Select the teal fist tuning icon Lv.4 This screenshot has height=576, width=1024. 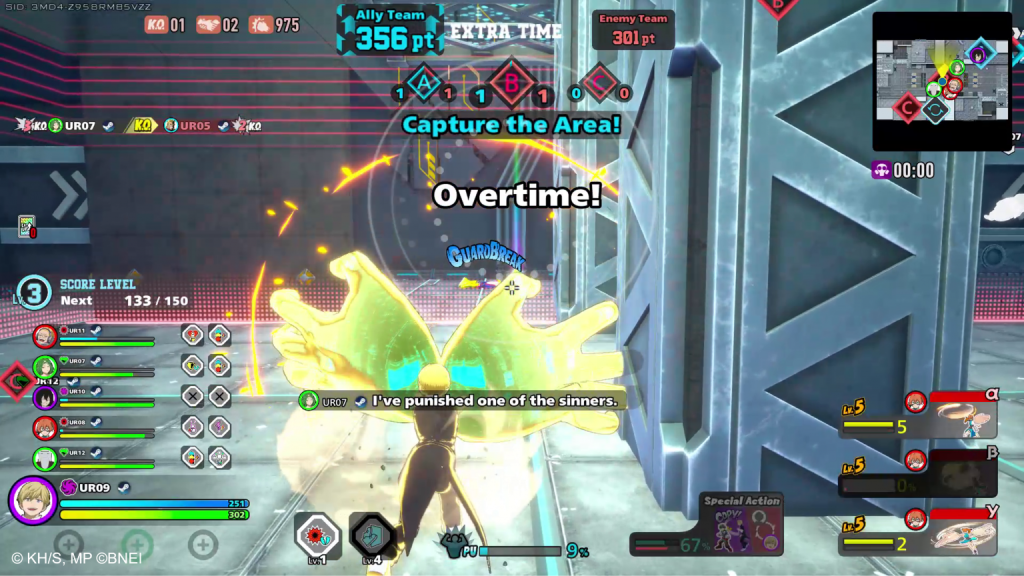click(x=373, y=535)
